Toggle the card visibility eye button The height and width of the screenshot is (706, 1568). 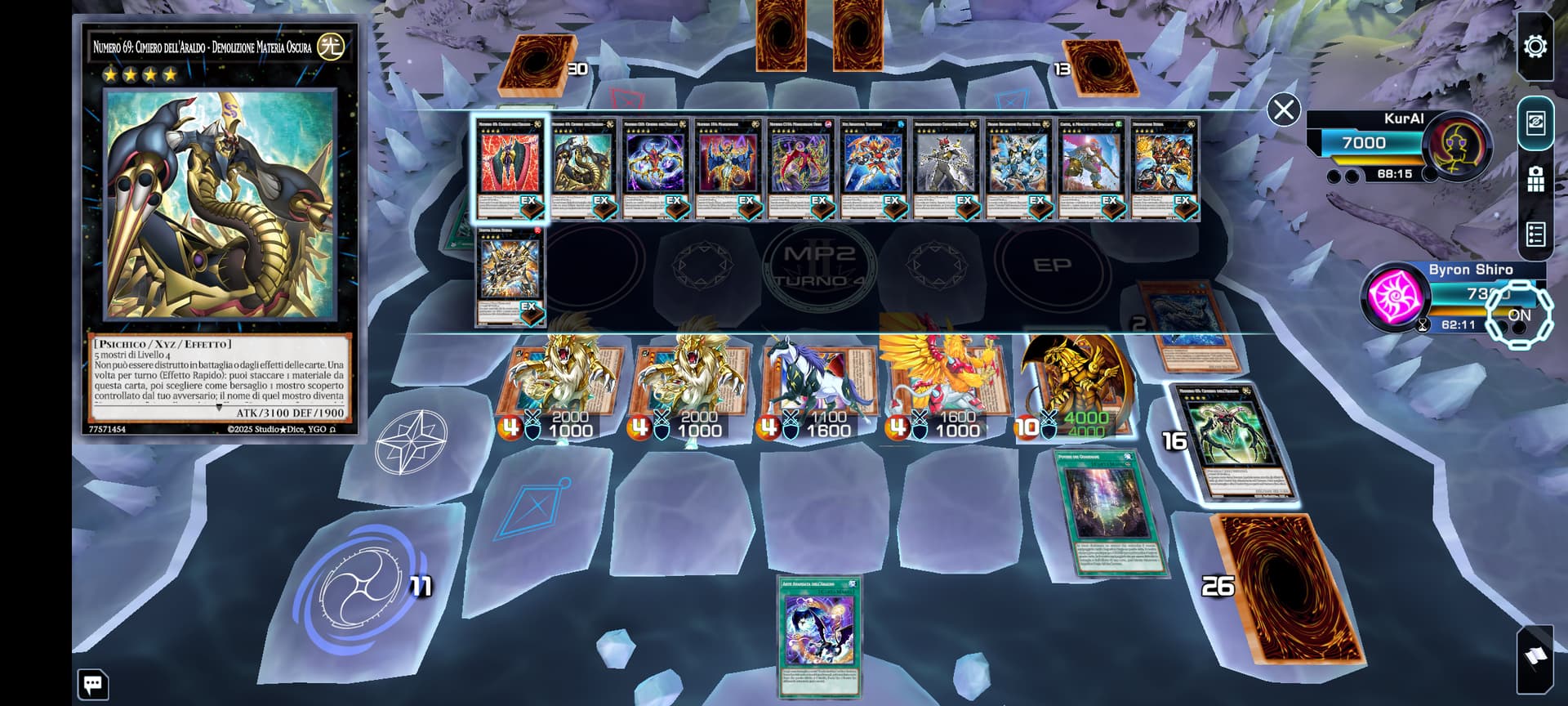coord(1535,123)
